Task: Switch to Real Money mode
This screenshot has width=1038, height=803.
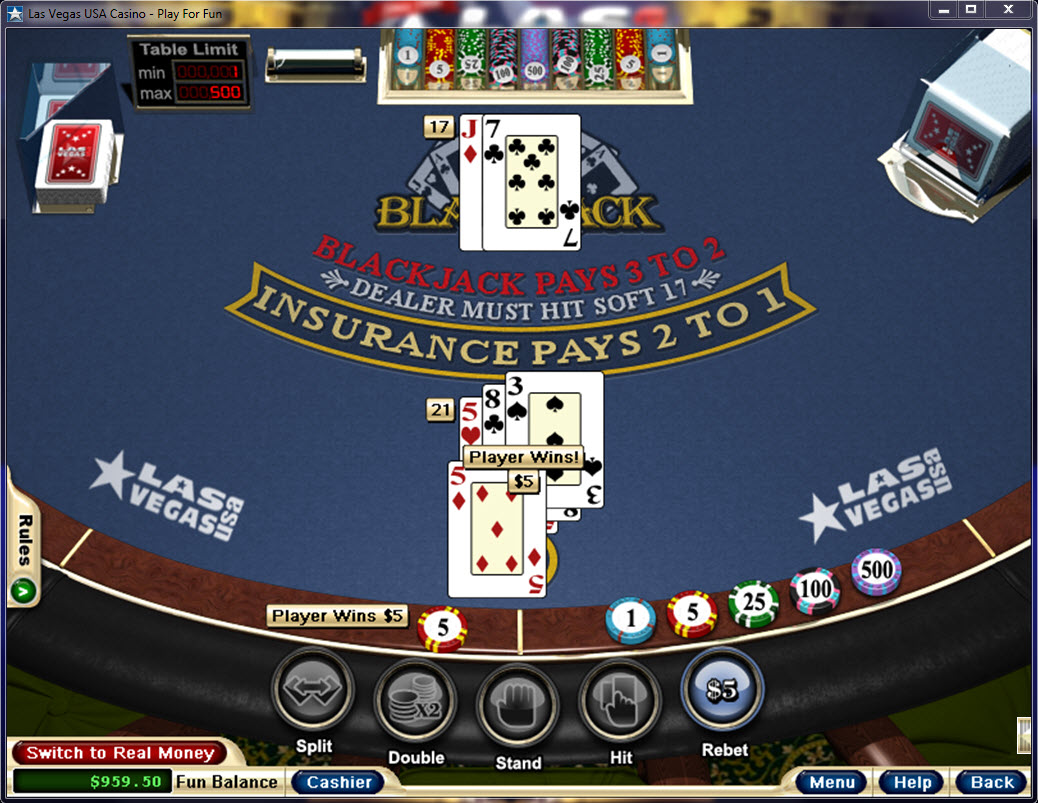Action: click(120, 753)
